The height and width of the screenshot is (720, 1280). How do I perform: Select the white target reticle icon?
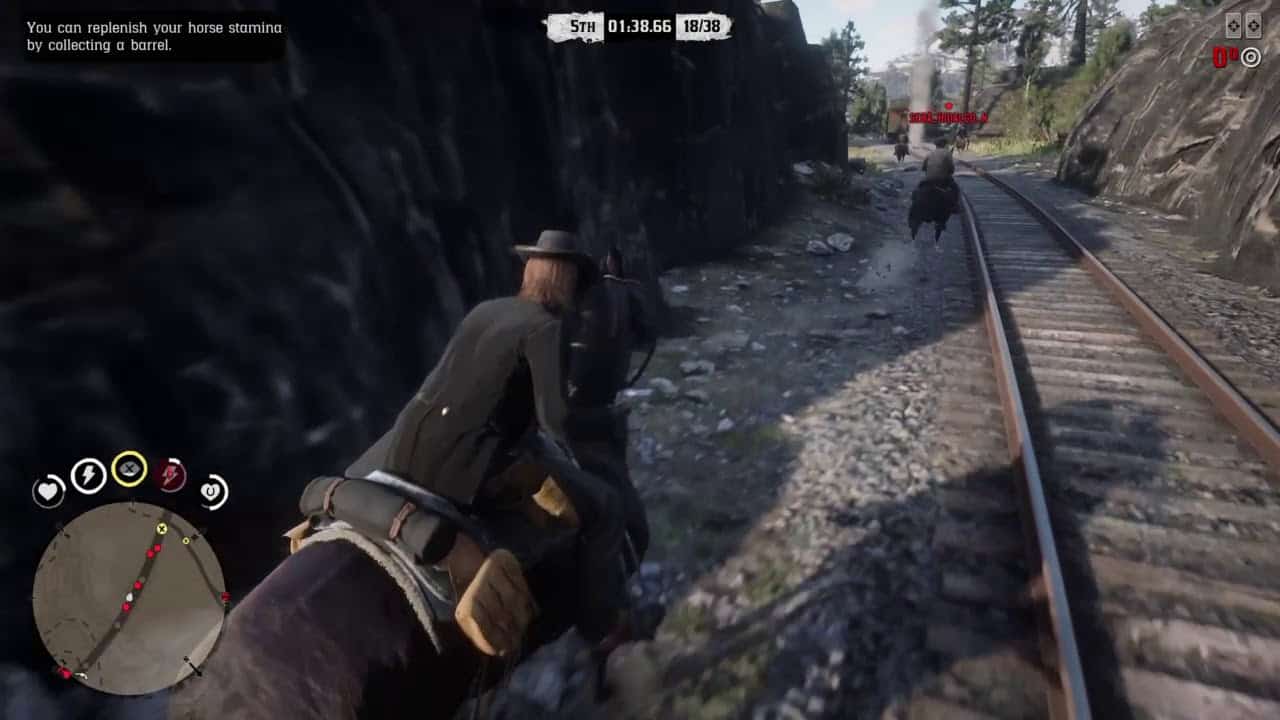(x=1250, y=57)
